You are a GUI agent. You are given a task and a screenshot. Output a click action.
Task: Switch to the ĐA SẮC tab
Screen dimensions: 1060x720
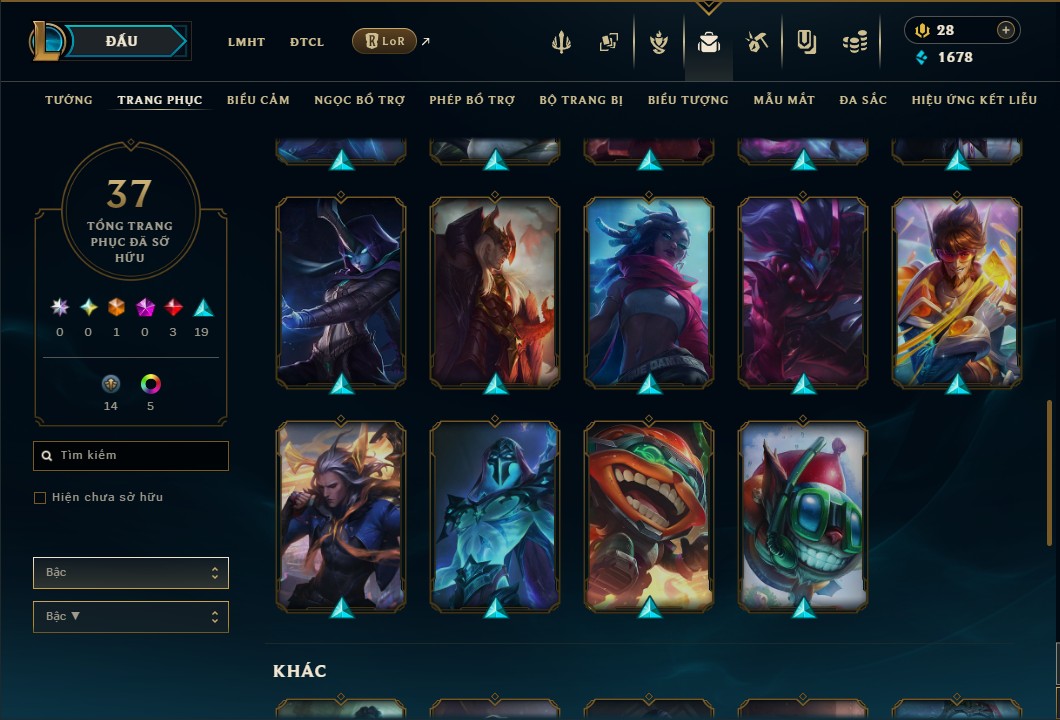click(x=863, y=100)
